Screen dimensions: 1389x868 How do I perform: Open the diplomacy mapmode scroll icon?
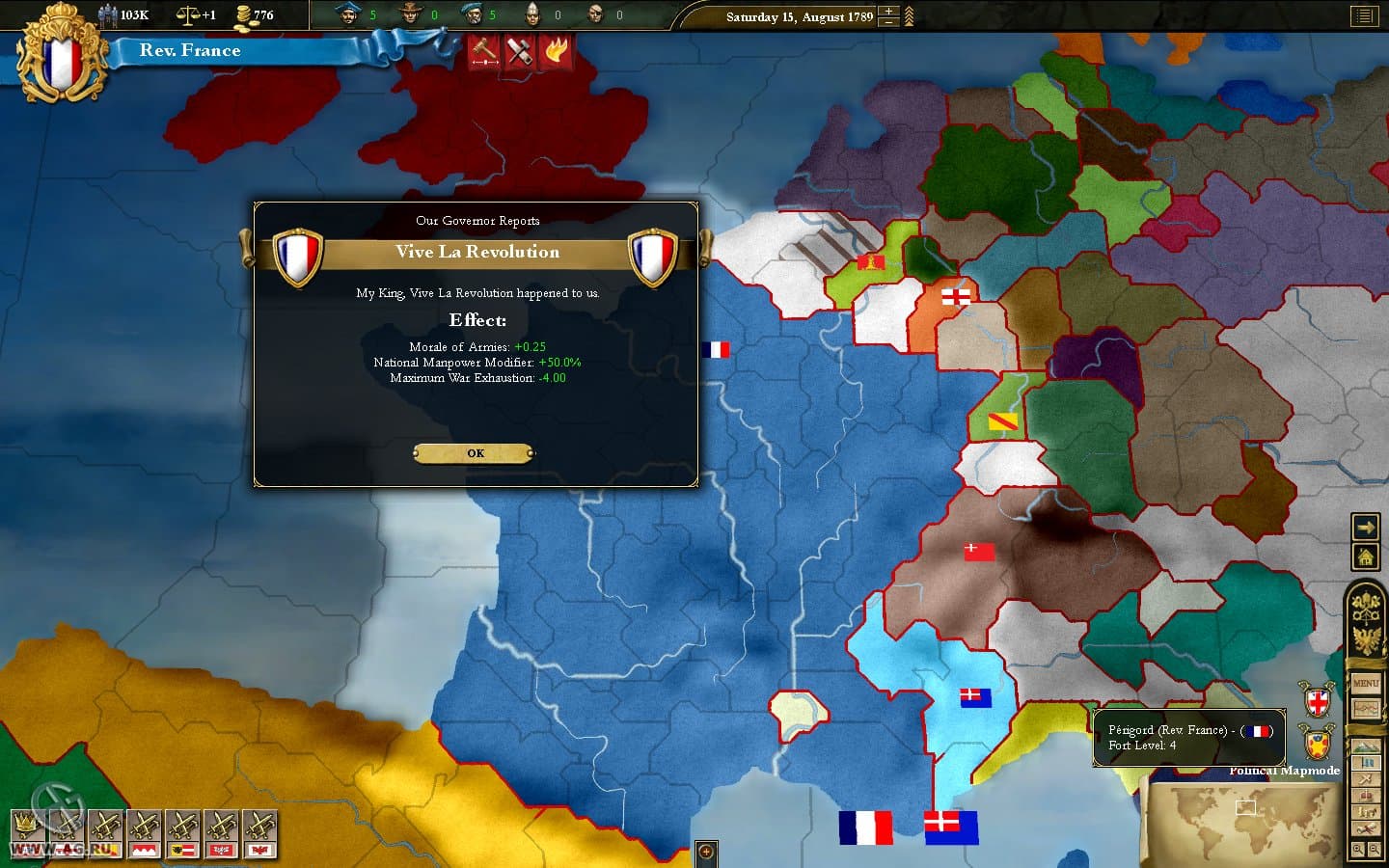click(x=1366, y=828)
